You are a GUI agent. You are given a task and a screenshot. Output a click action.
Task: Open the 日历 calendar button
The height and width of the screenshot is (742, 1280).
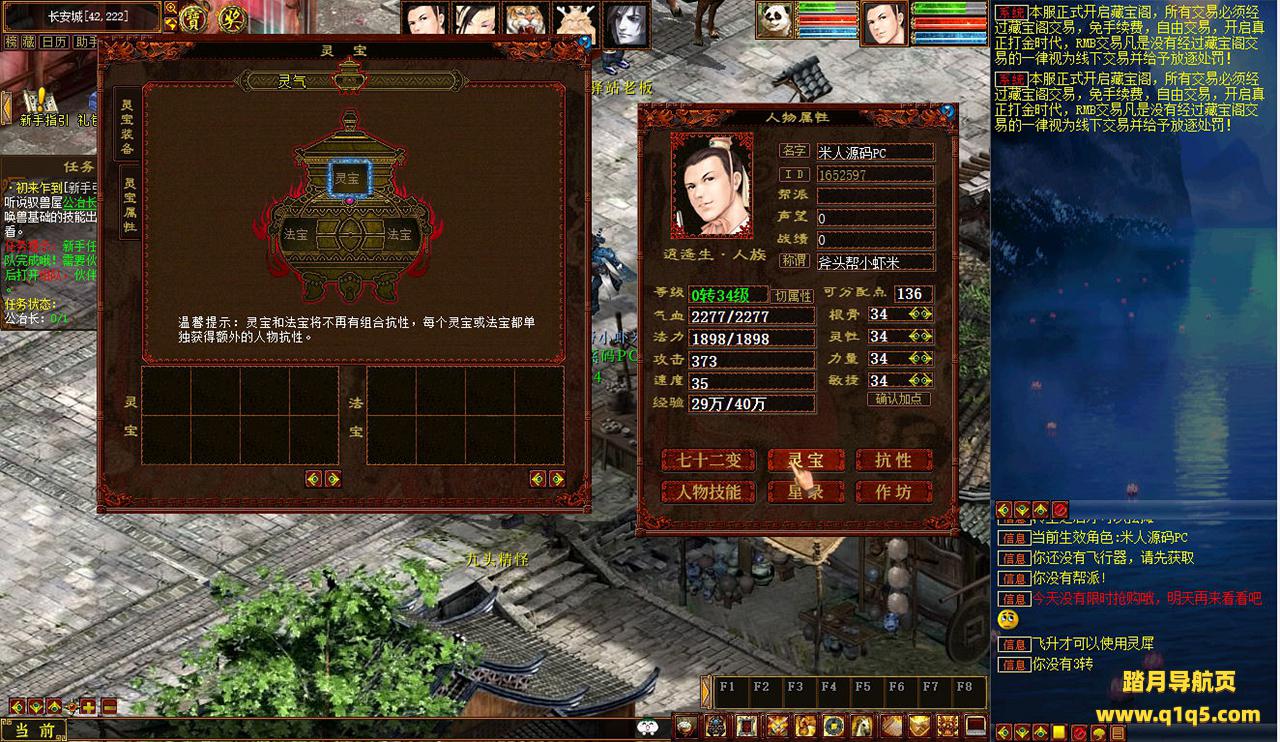[x=55, y=43]
